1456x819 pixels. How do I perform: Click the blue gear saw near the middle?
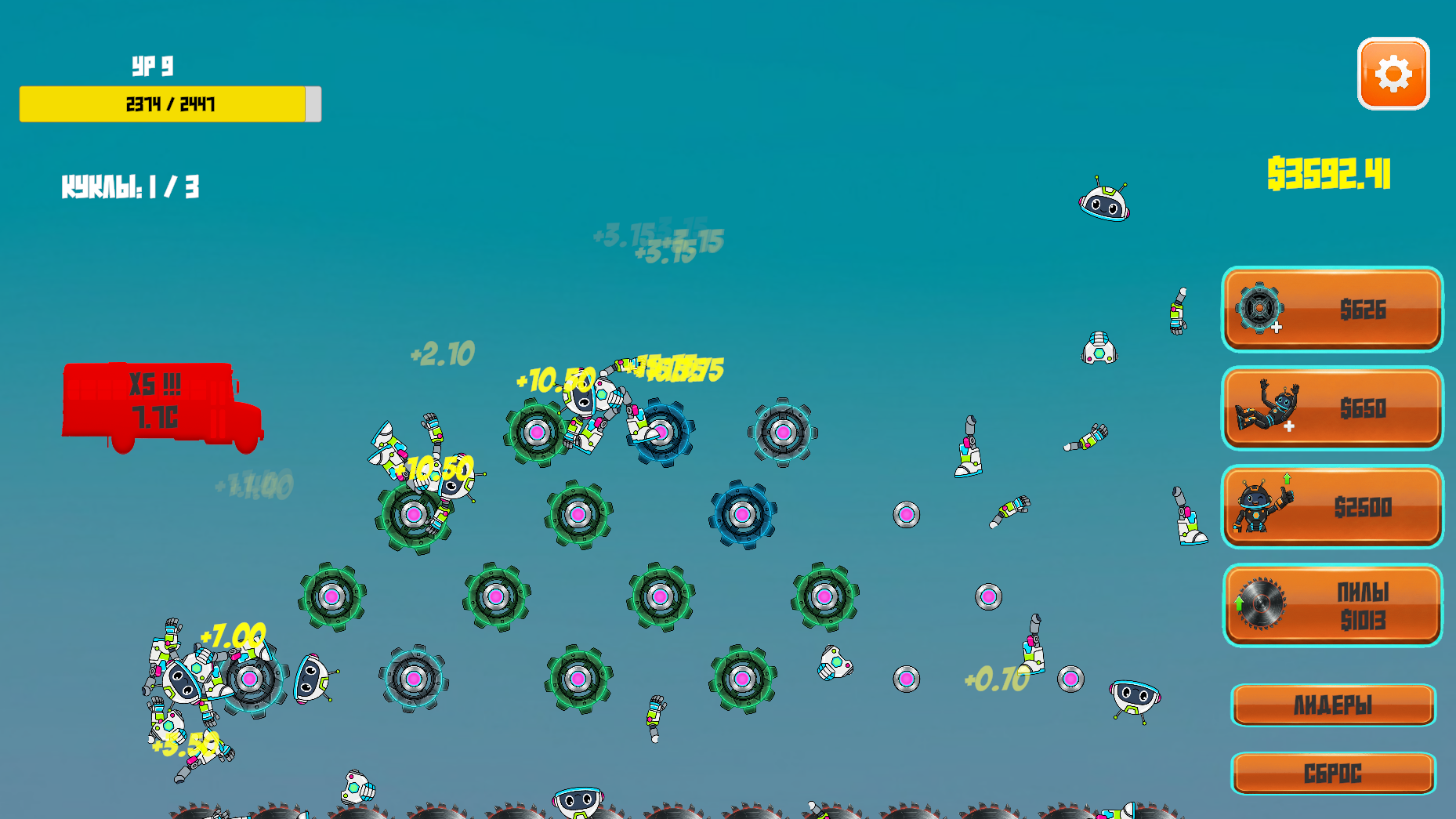click(743, 515)
